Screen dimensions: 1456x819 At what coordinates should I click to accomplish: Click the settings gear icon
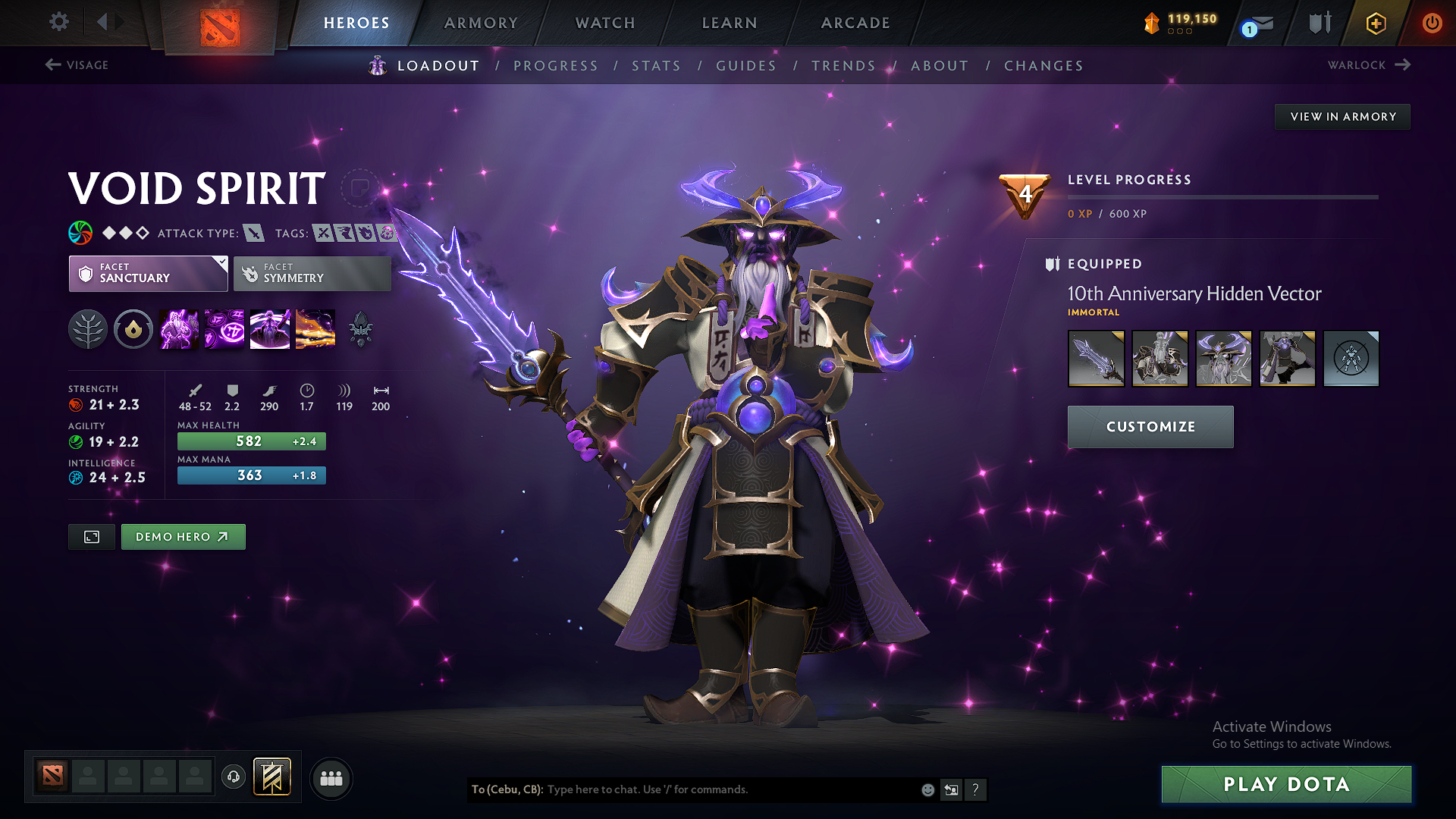tap(58, 22)
